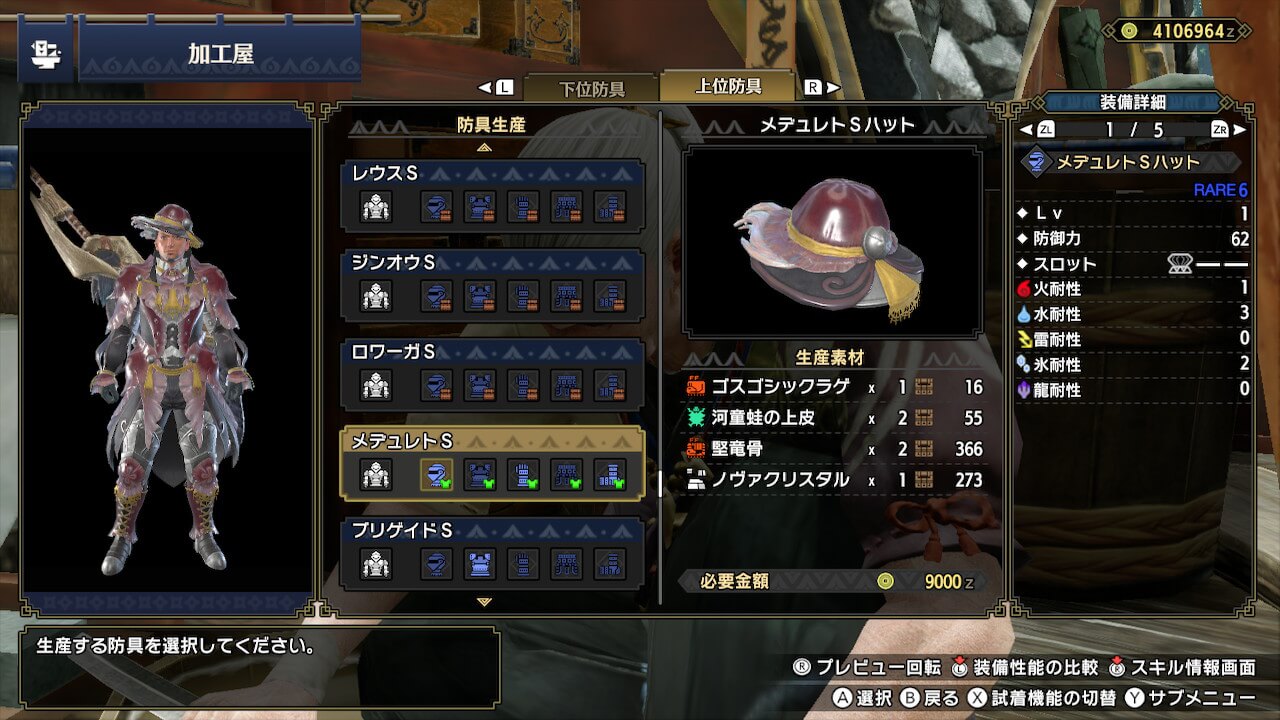Choose the メデュレトS full-set icon
The width and height of the screenshot is (1280, 720).
[376, 474]
